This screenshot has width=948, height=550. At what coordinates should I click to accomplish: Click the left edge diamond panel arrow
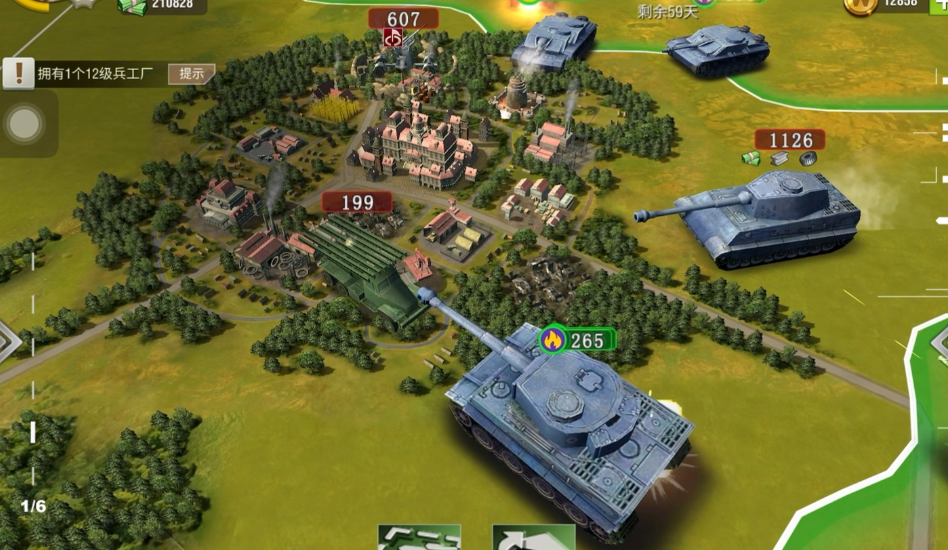[x=8, y=341]
